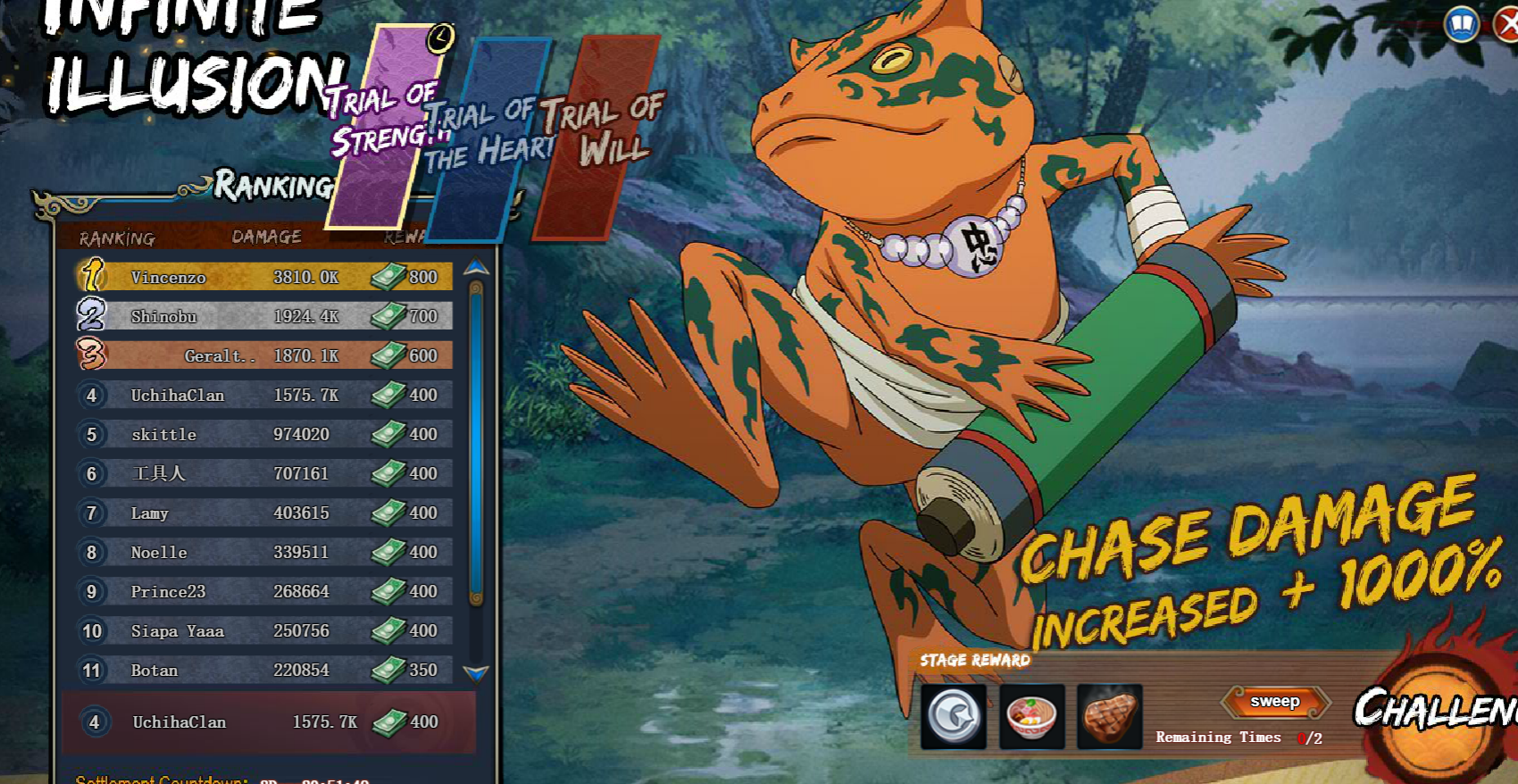The height and width of the screenshot is (784, 1518).
Task: Open the blue book help icon
Action: [x=1462, y=24]
